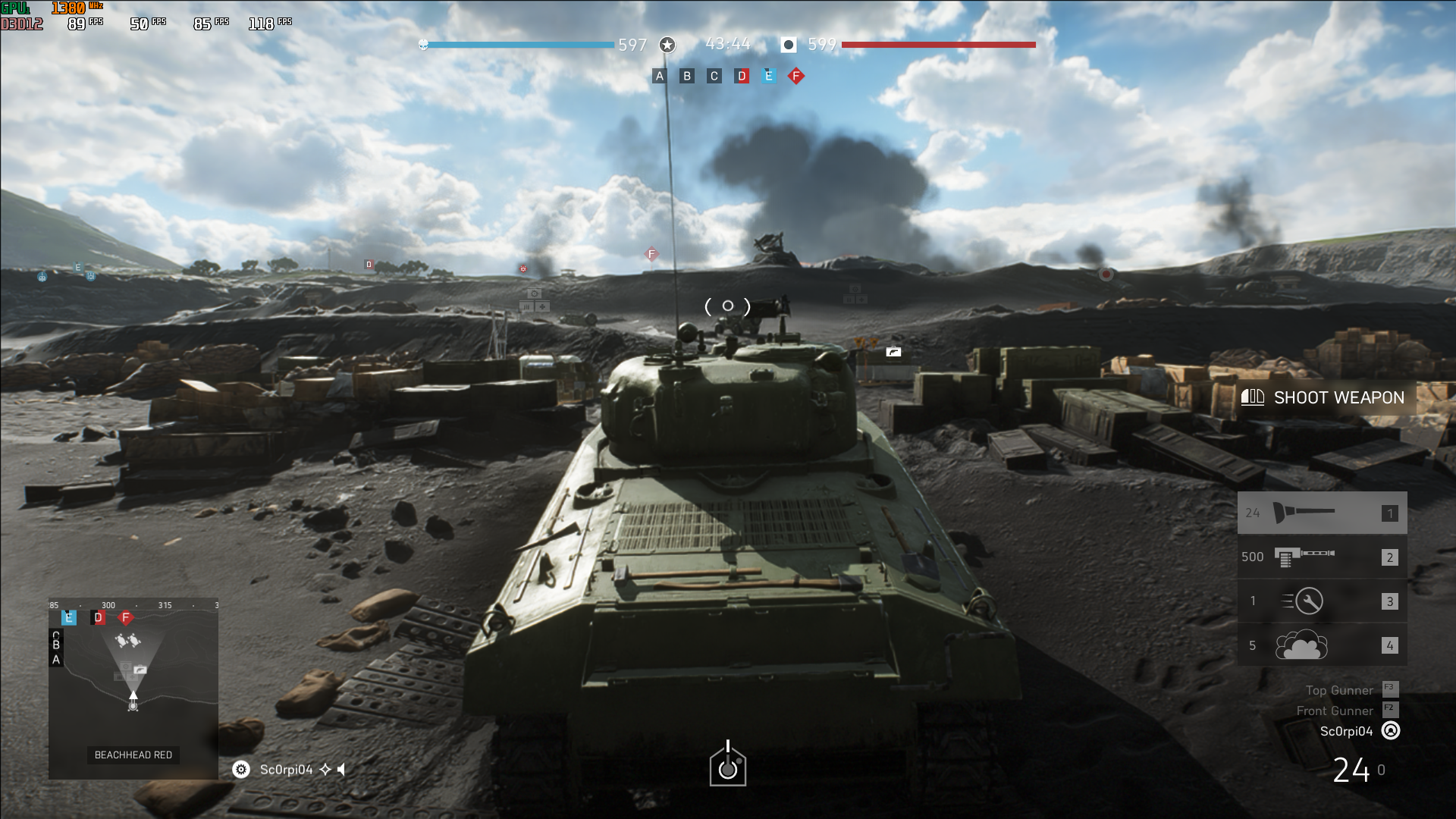Deploy the smoke cloud ability
This screenshot has height=819, width=1456.
(1322, 645)
